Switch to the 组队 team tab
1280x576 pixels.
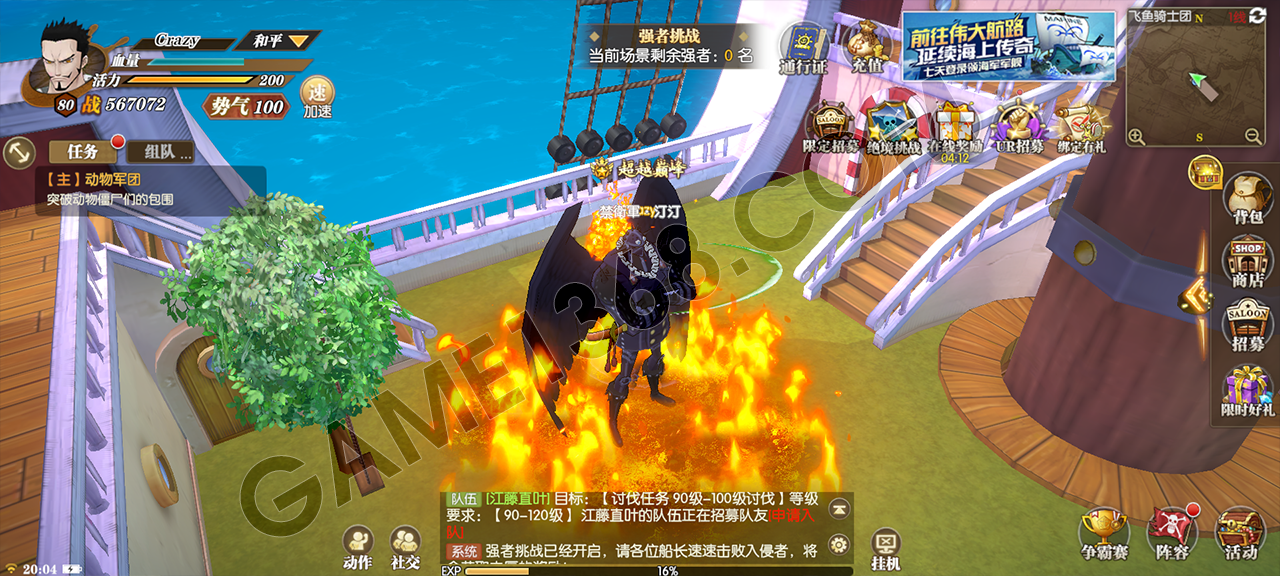point(160,152)
